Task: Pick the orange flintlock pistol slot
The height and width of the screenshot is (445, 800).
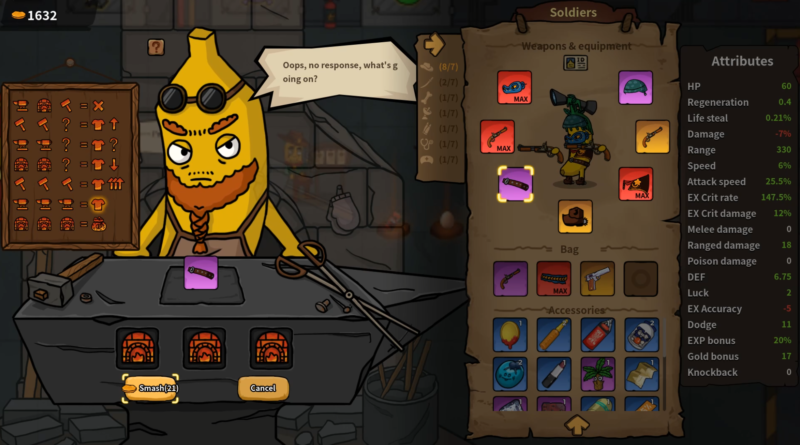Action: click(652, 137)
